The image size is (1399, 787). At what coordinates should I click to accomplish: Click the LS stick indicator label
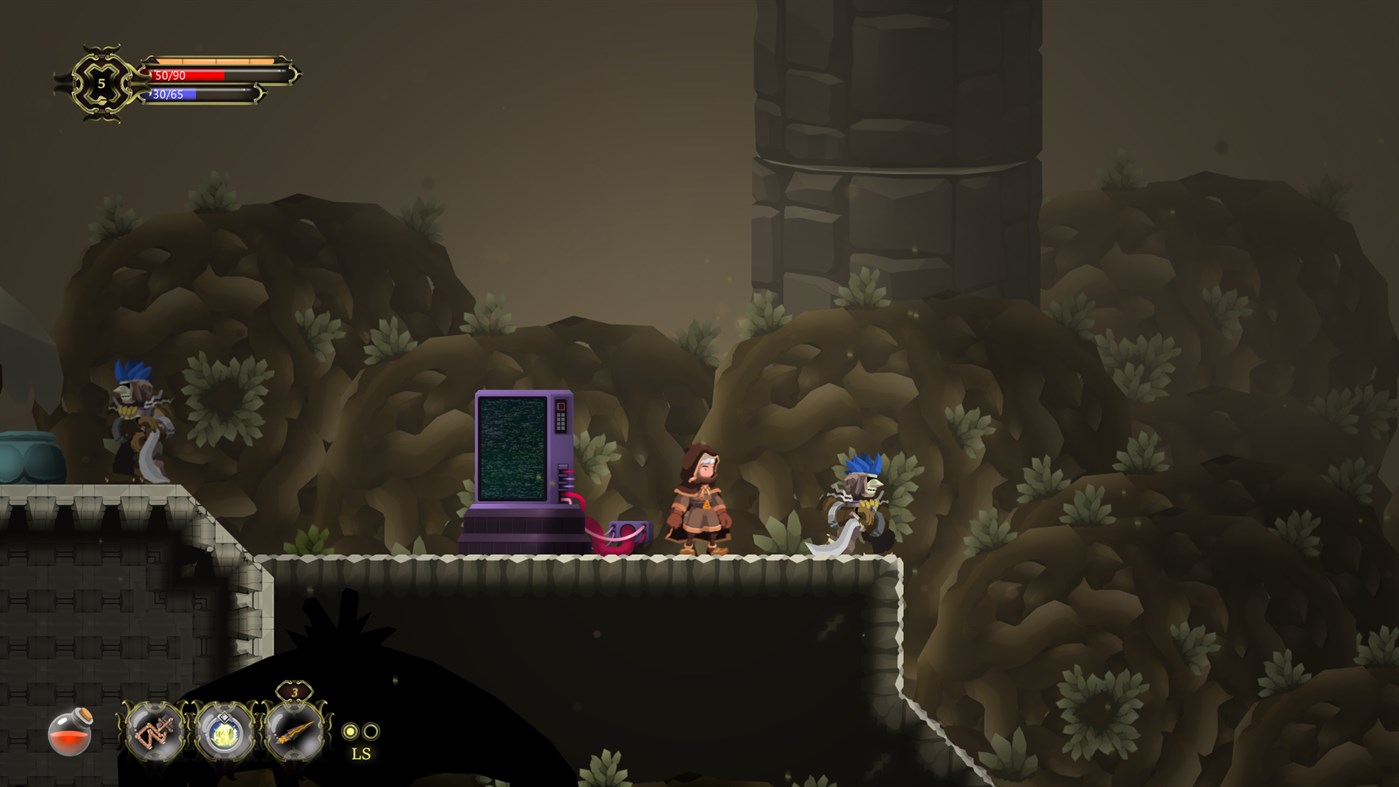[x=361, y=753]
